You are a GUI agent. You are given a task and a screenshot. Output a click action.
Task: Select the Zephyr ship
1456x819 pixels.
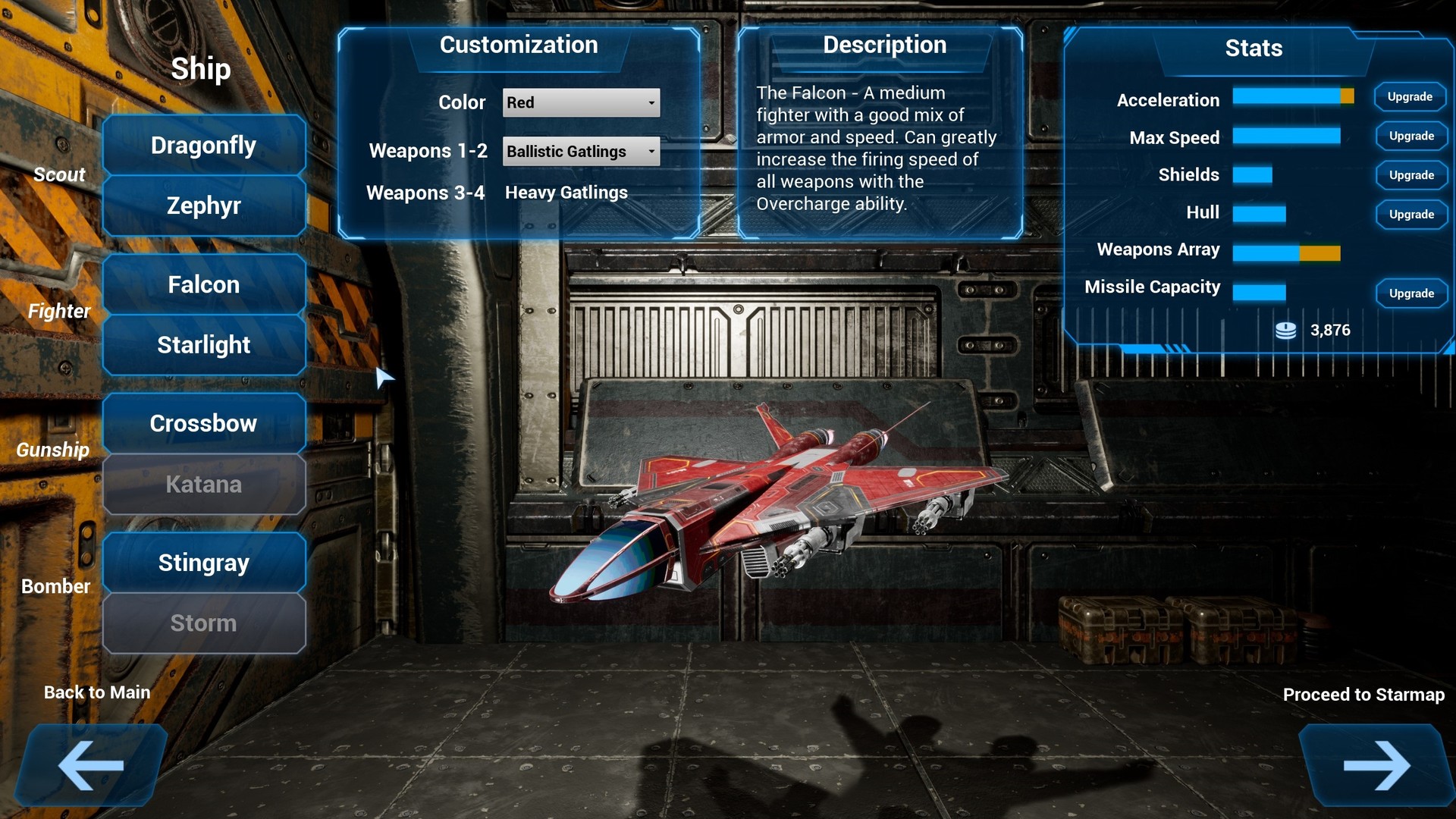tap(203, 206)
